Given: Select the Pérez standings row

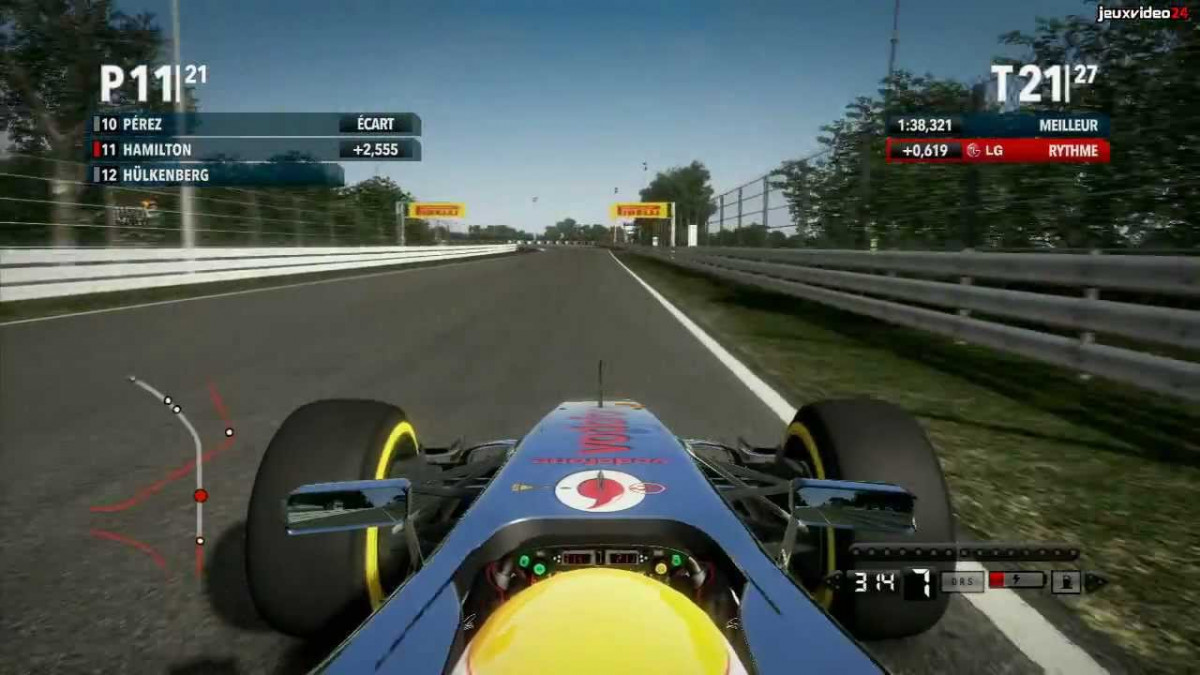Looking at the screenshot, I should [x=255, y=125].
